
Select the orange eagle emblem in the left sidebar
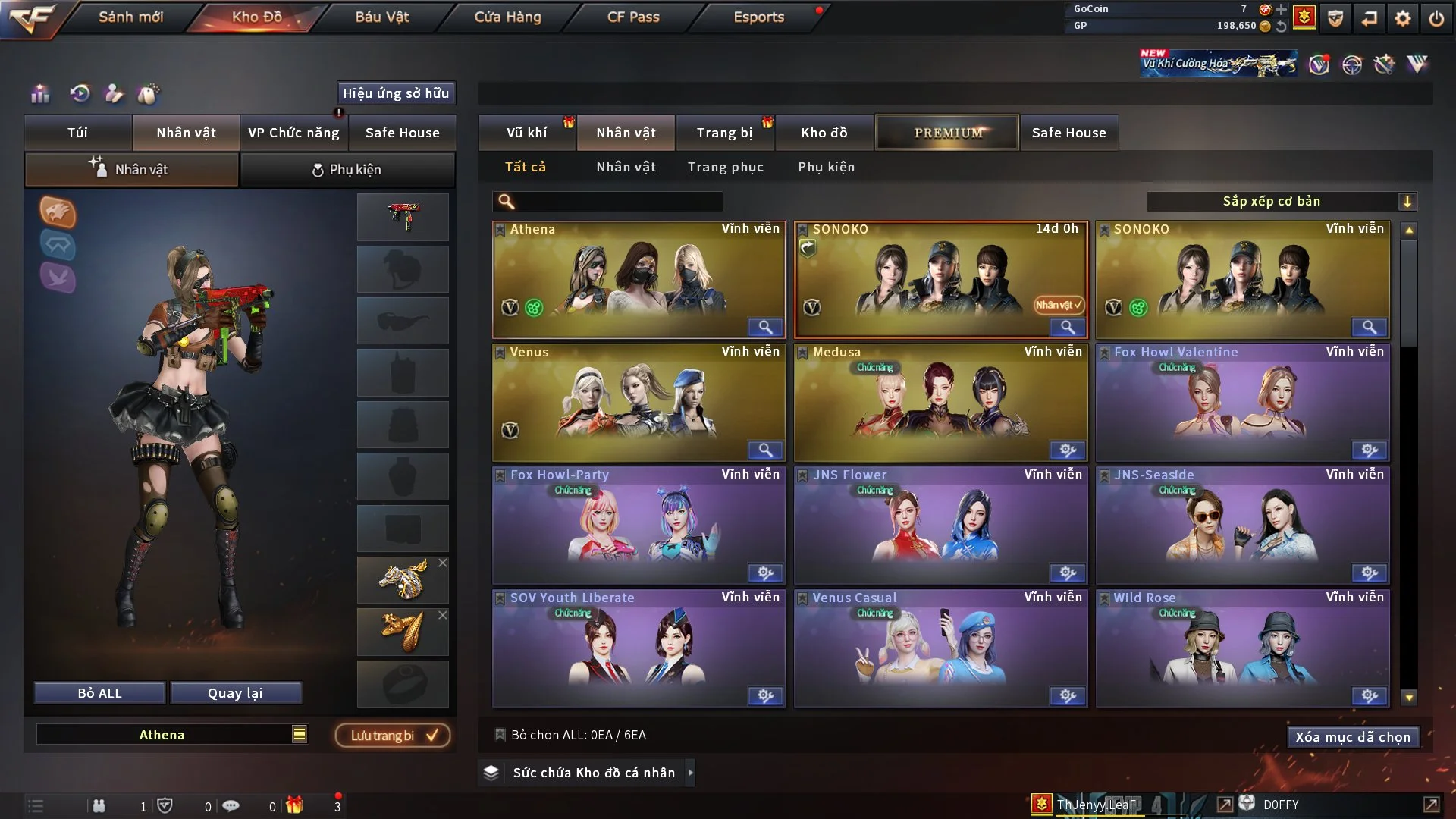pos(58,213)
